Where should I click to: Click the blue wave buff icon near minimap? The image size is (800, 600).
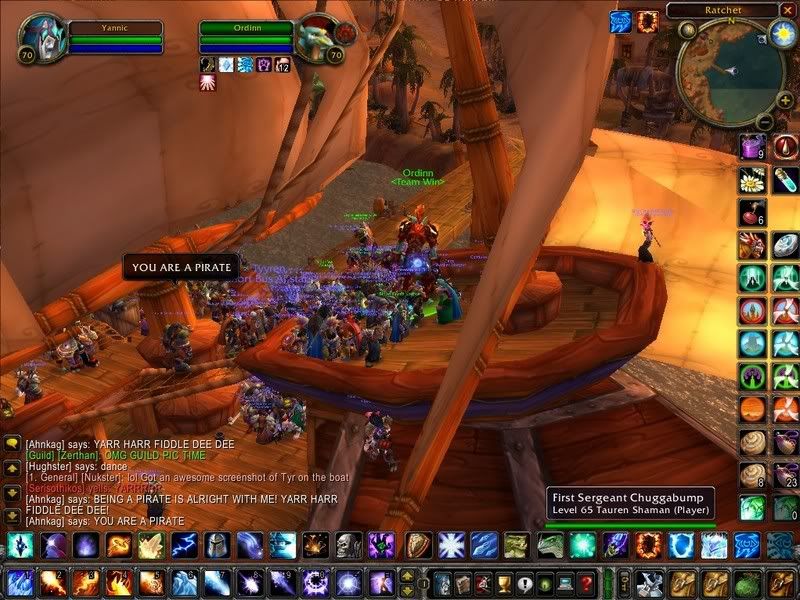(620, 21)
